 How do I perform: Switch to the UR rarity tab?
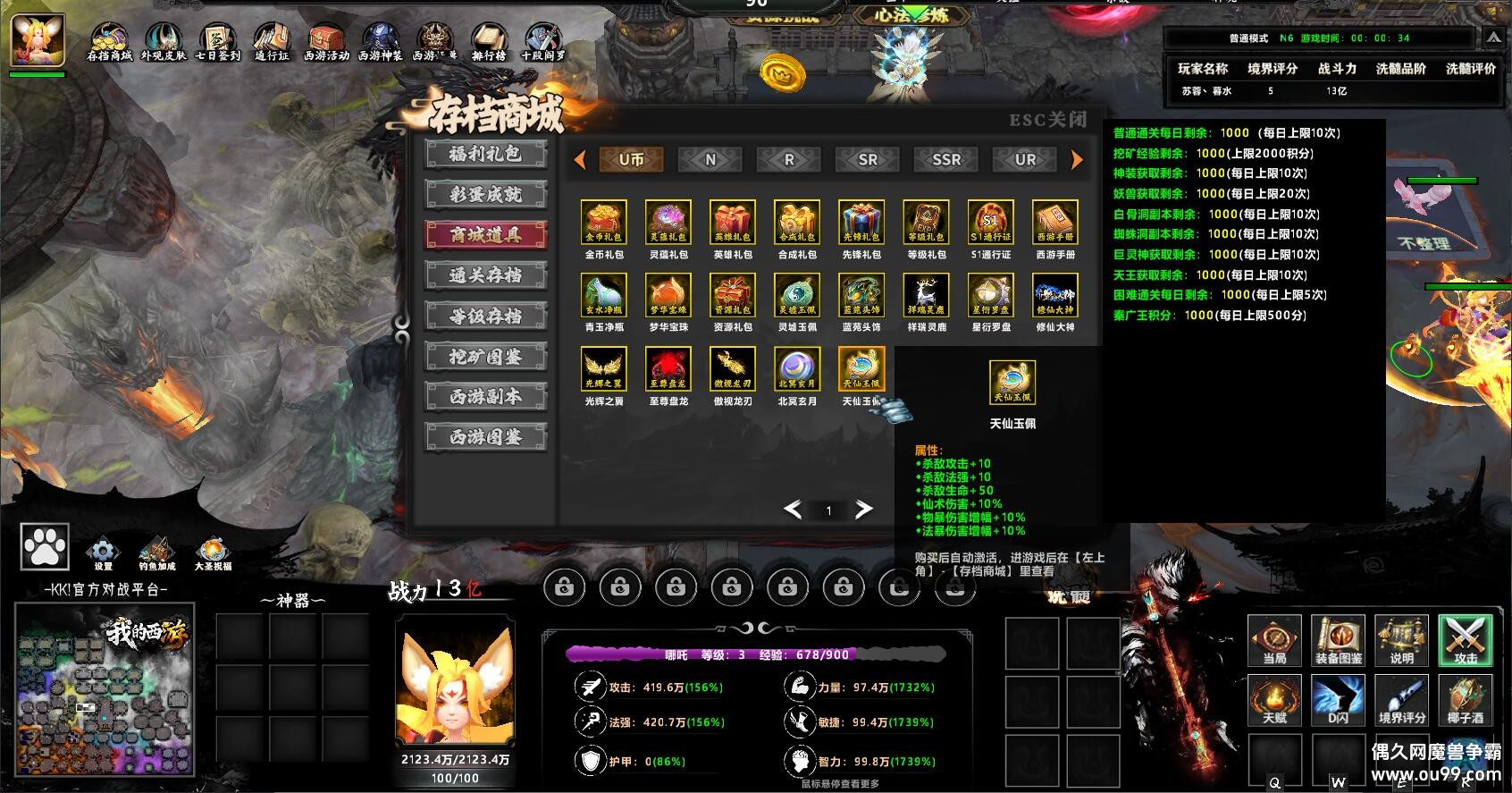1025,160
